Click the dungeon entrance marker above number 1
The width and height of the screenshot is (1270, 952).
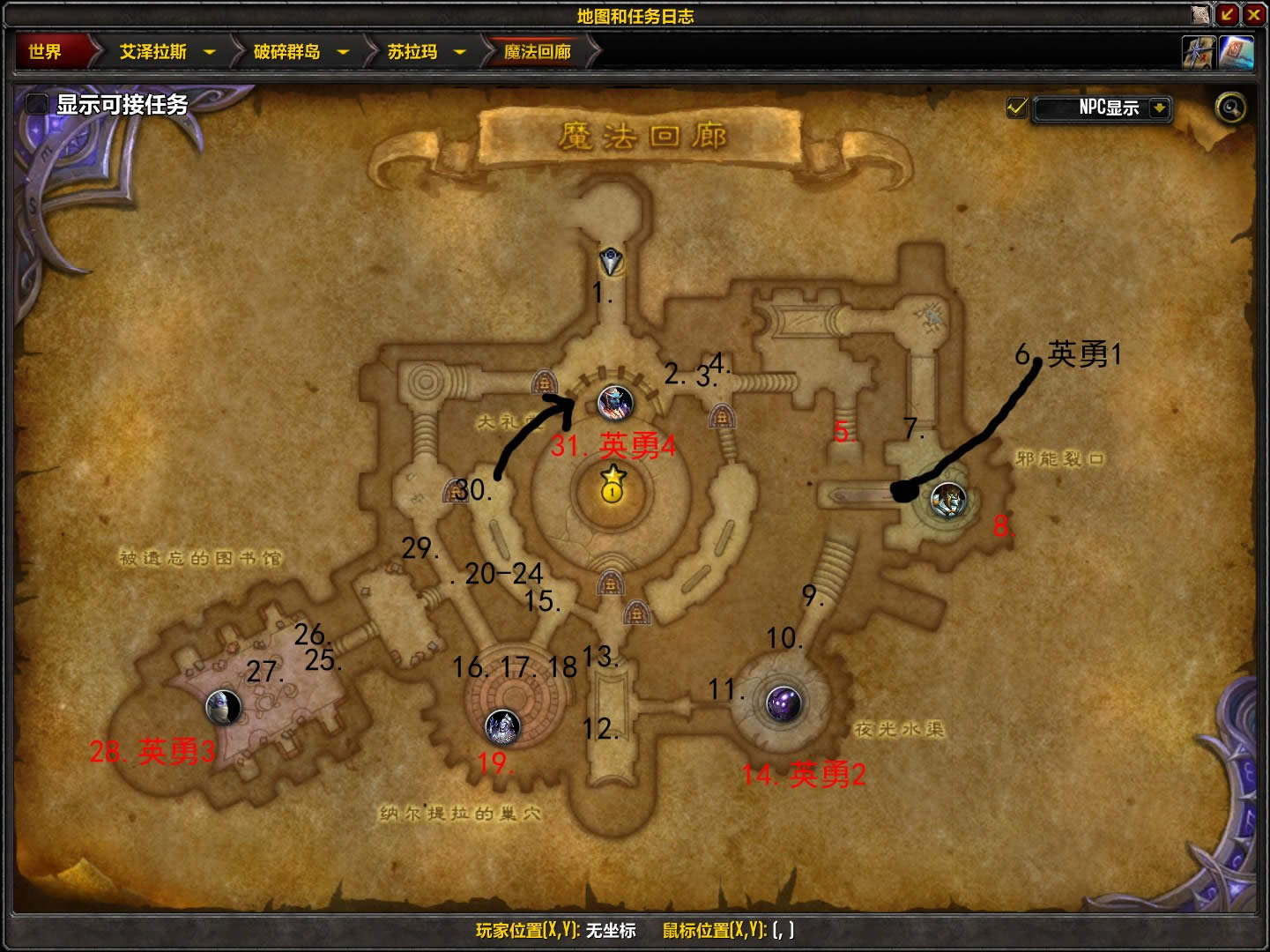(610, 260)
